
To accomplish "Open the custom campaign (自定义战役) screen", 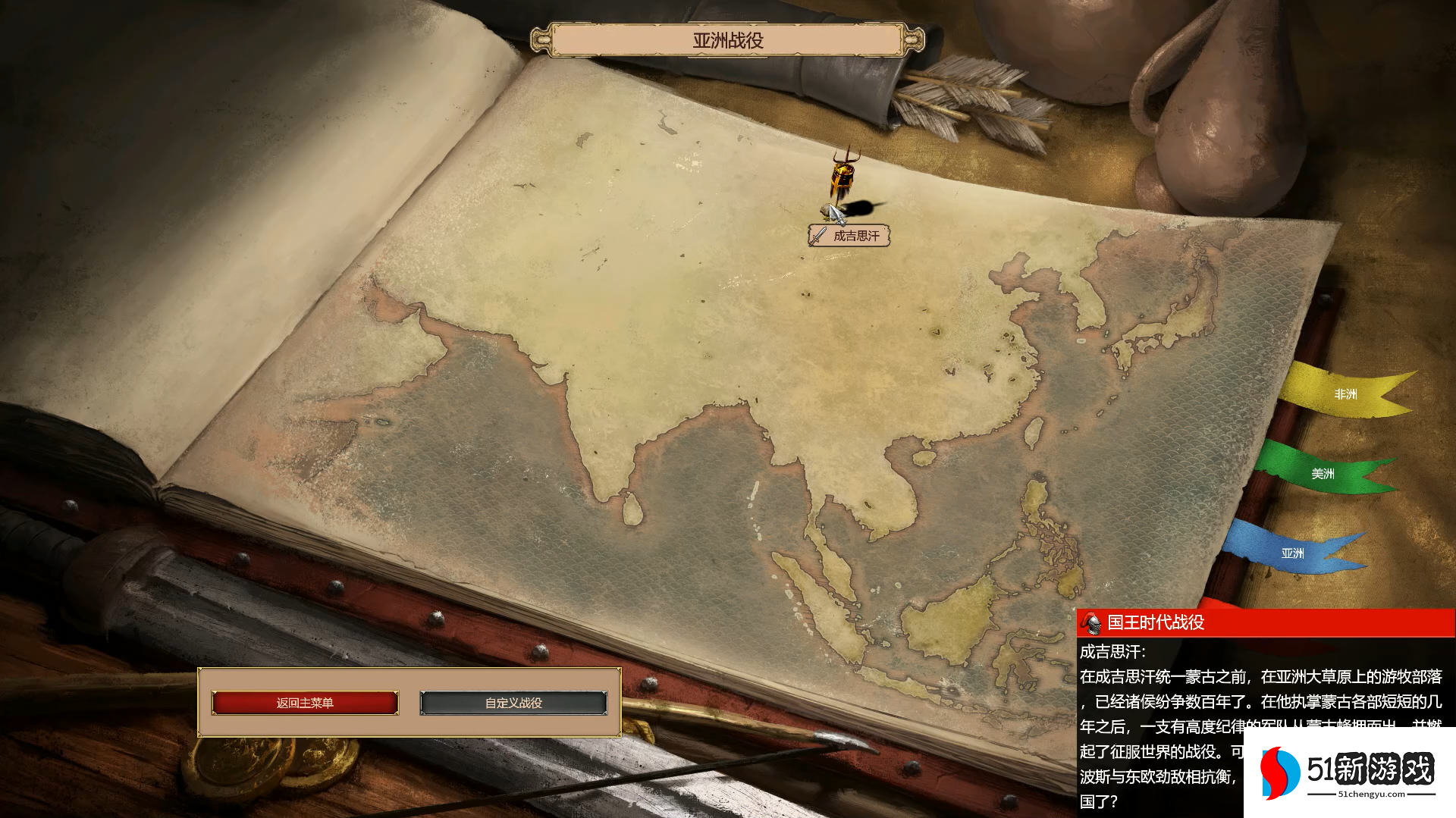I will [x=513, y=703].
